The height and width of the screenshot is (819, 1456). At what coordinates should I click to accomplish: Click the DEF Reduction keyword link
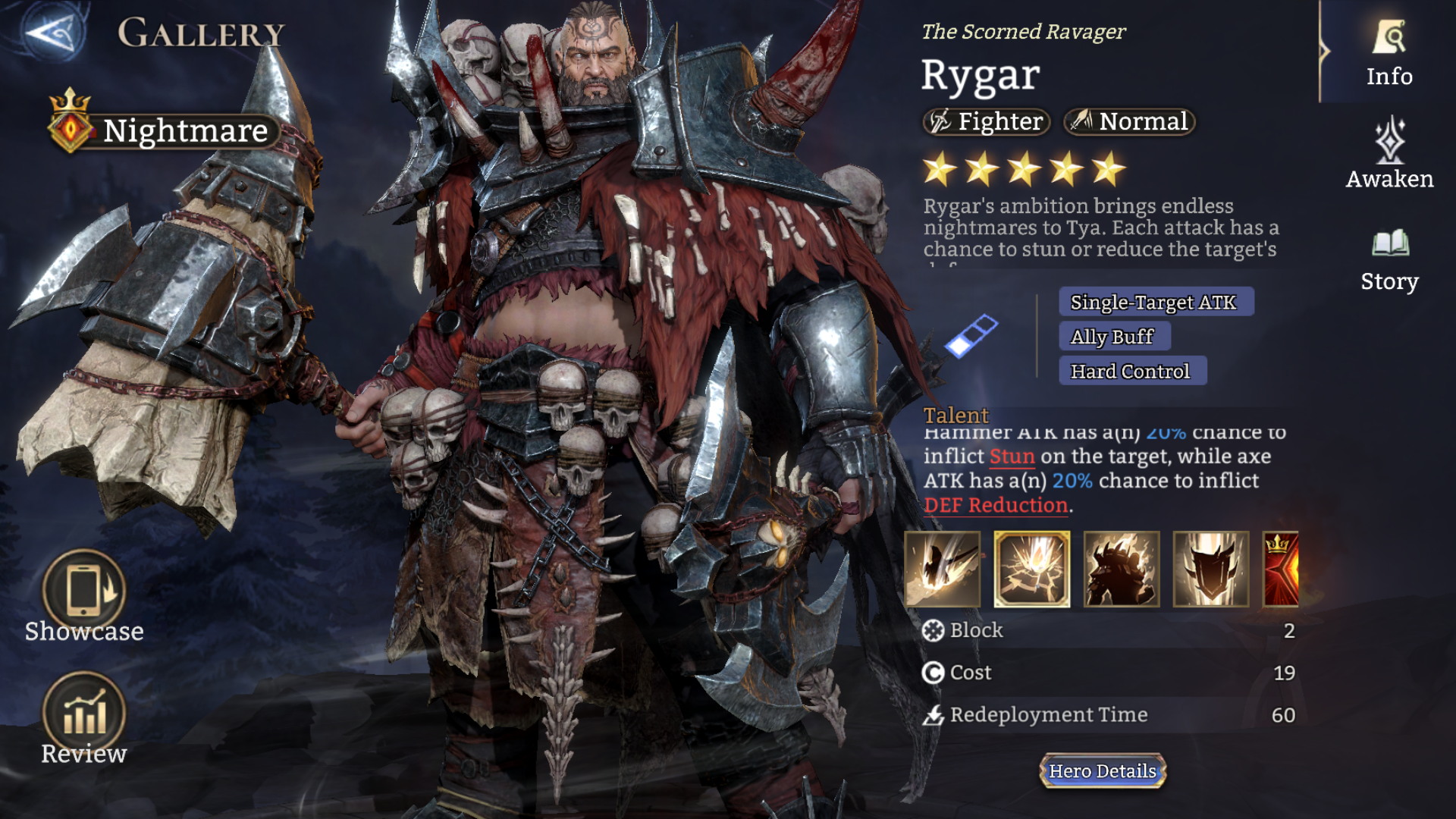point(996,505)
